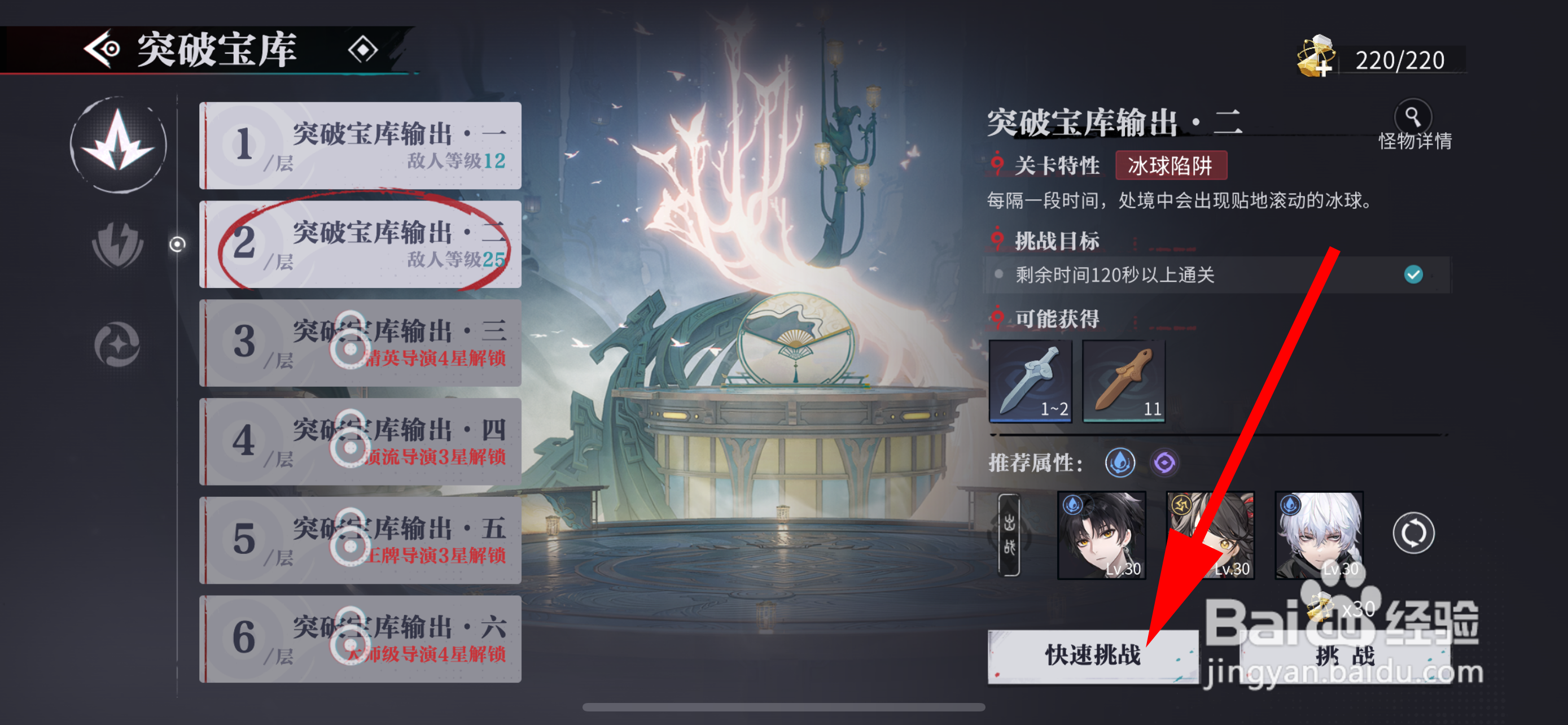
Task: Select the output (attack) category icon in sidebar
Action: coord(120,145)
